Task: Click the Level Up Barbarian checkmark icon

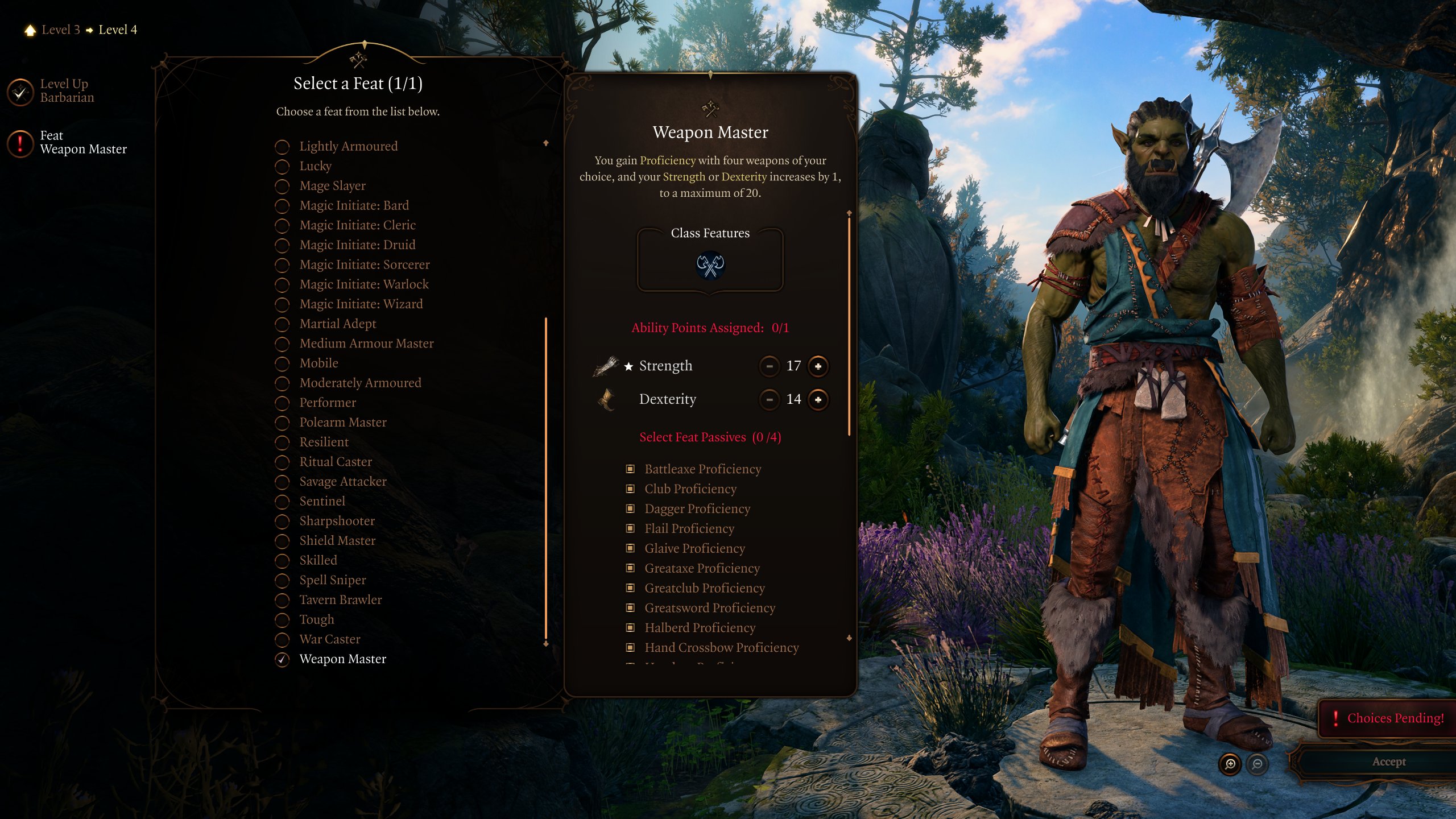Action: (20, 91)
